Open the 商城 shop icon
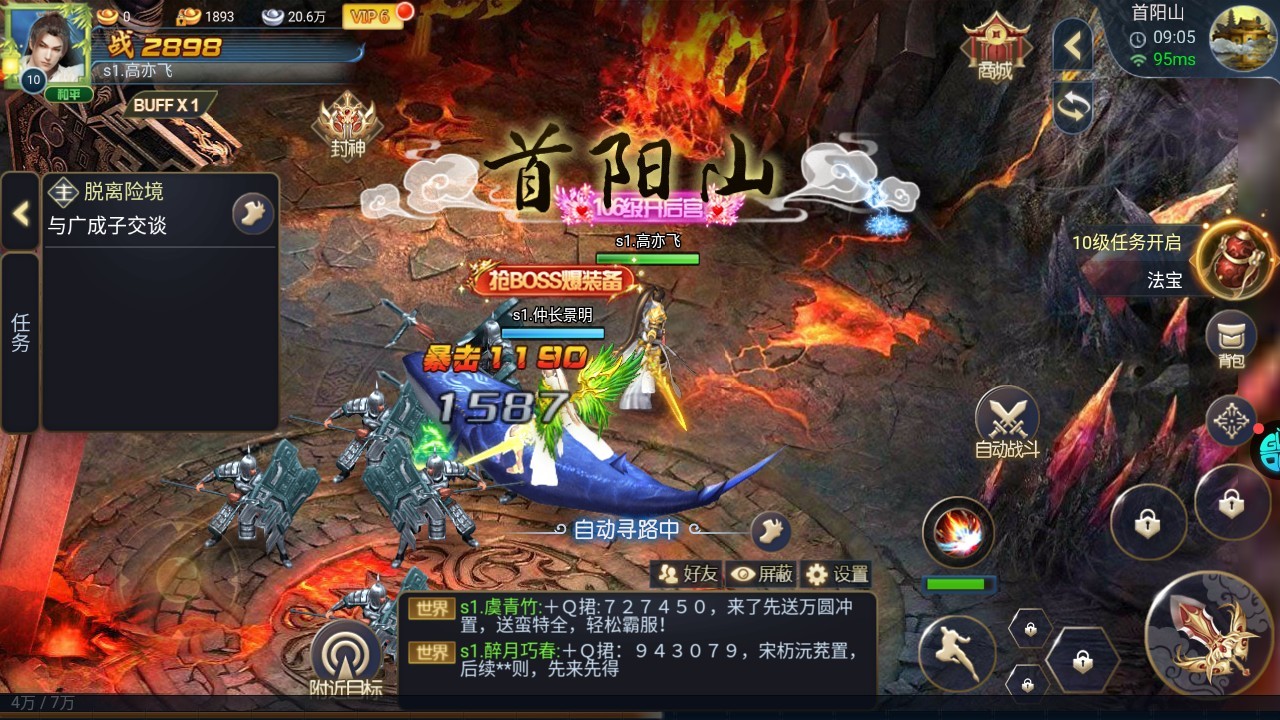Screen dimensions: 1280x720 tap(996, 42)
